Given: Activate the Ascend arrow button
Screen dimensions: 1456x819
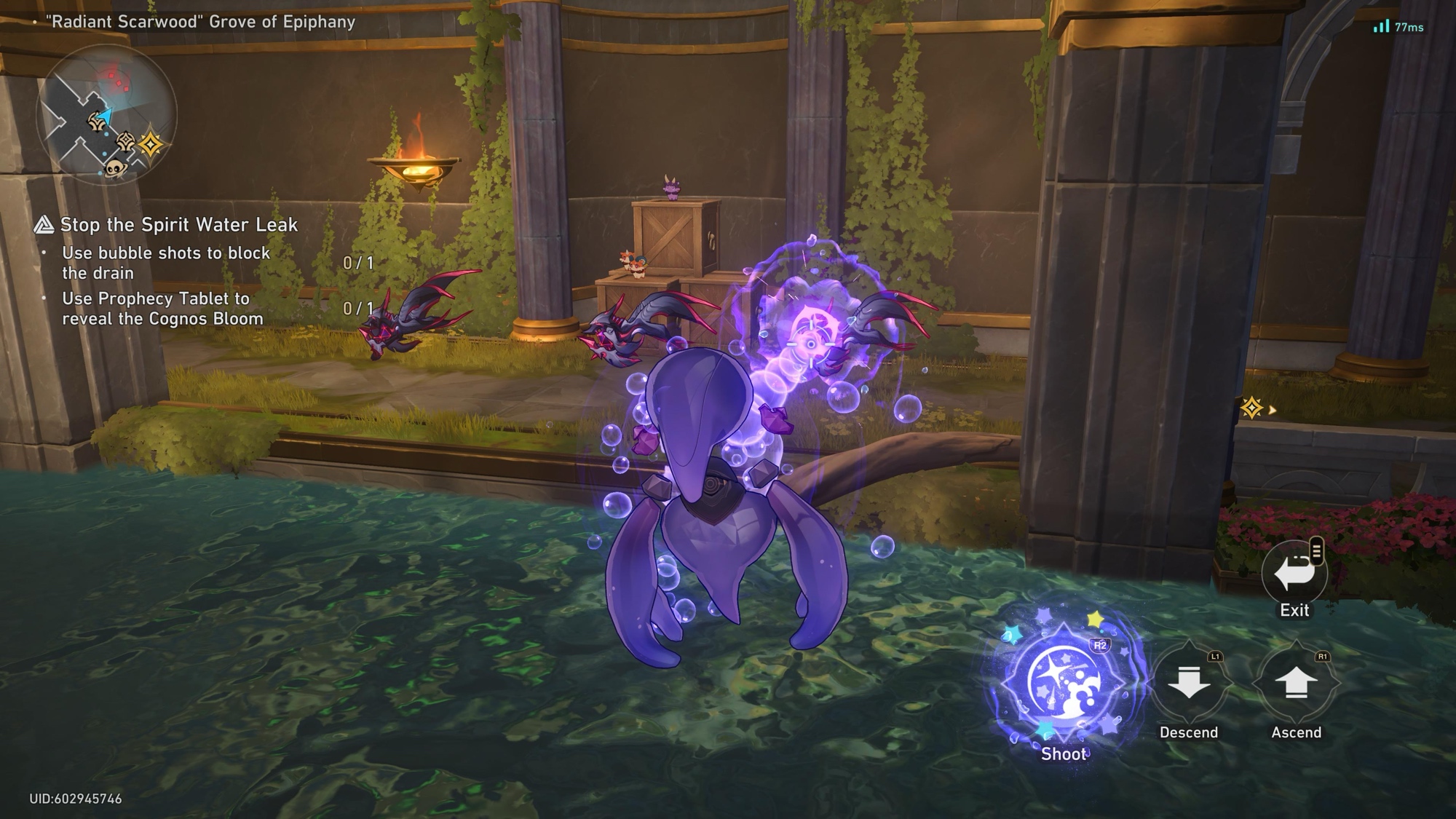Looking at the screenshot, I should tap(1296, 684).
